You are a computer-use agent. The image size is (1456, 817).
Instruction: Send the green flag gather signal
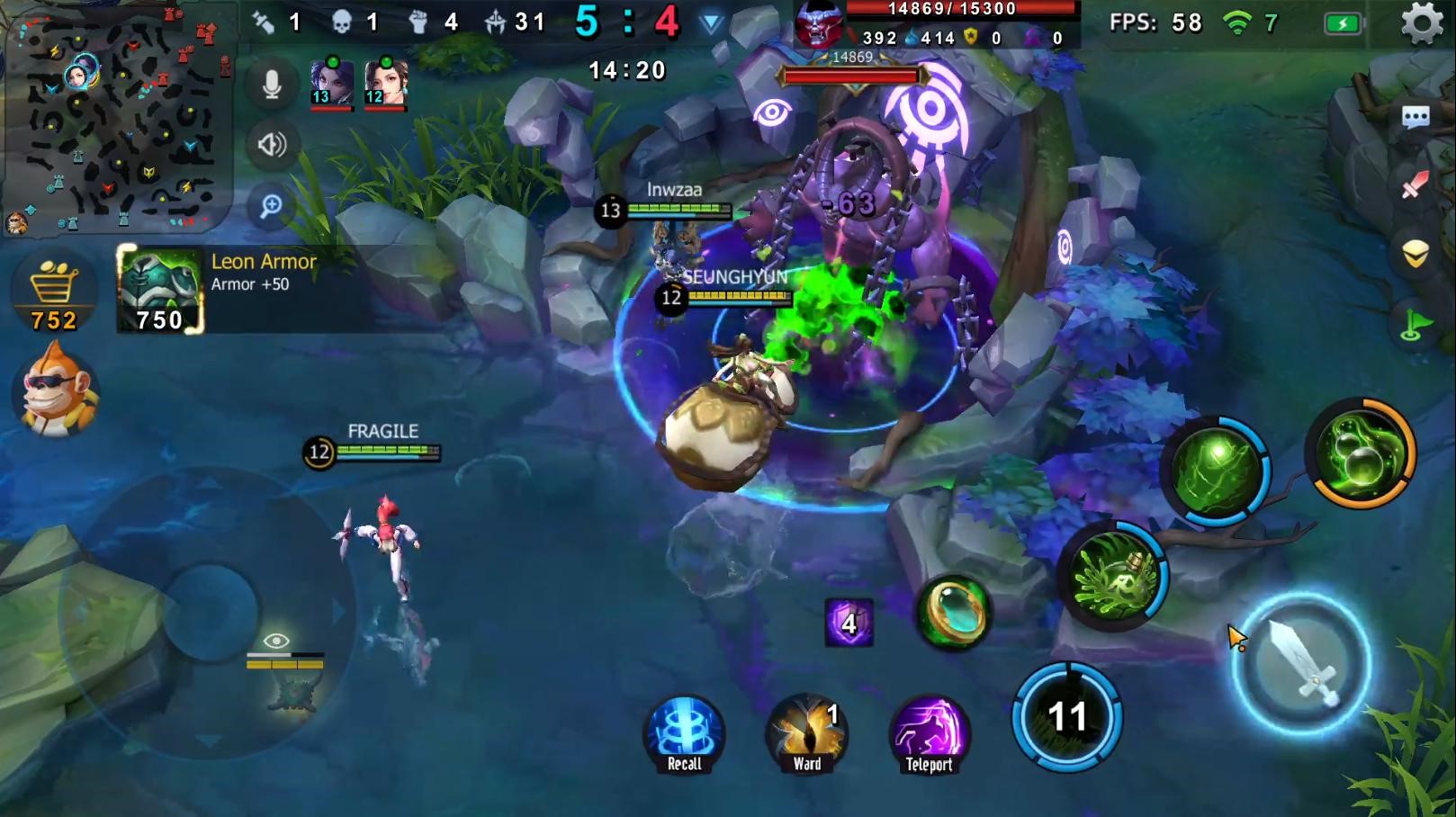1416,324
